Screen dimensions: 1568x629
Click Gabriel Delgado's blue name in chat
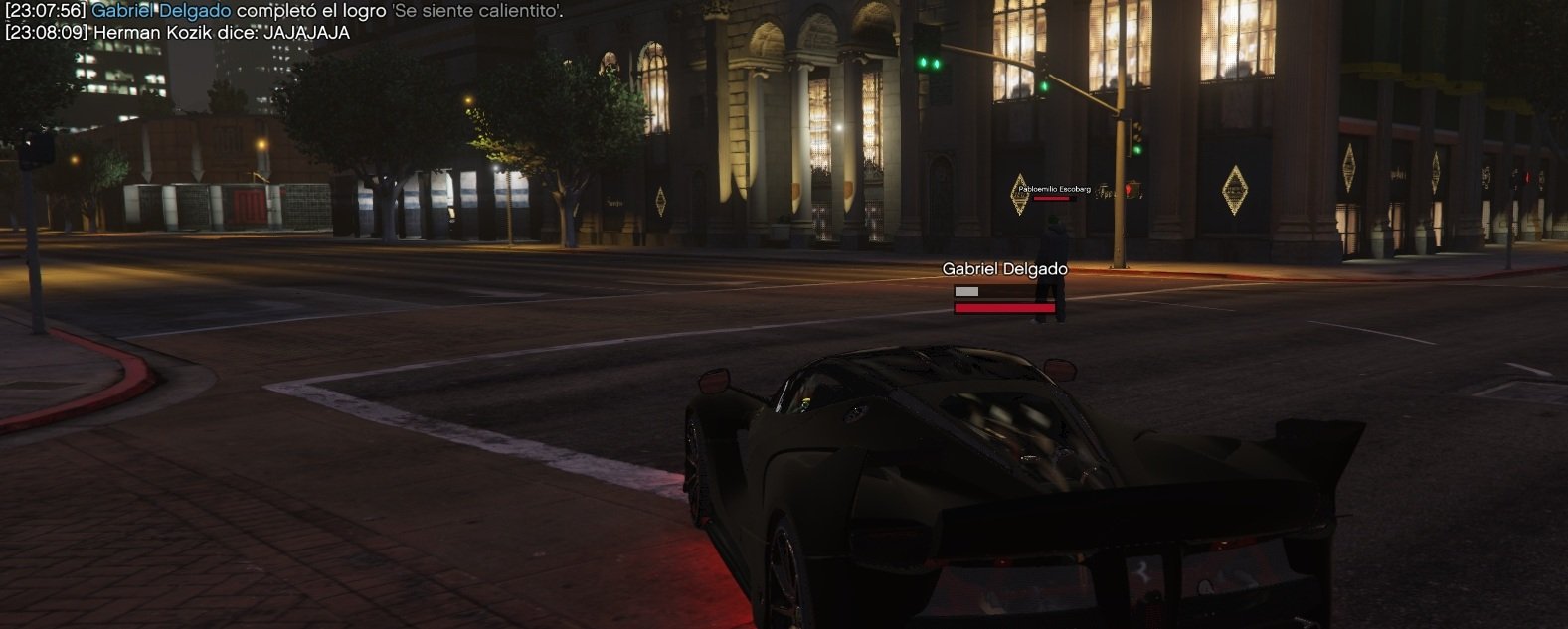tap(161, 11)
